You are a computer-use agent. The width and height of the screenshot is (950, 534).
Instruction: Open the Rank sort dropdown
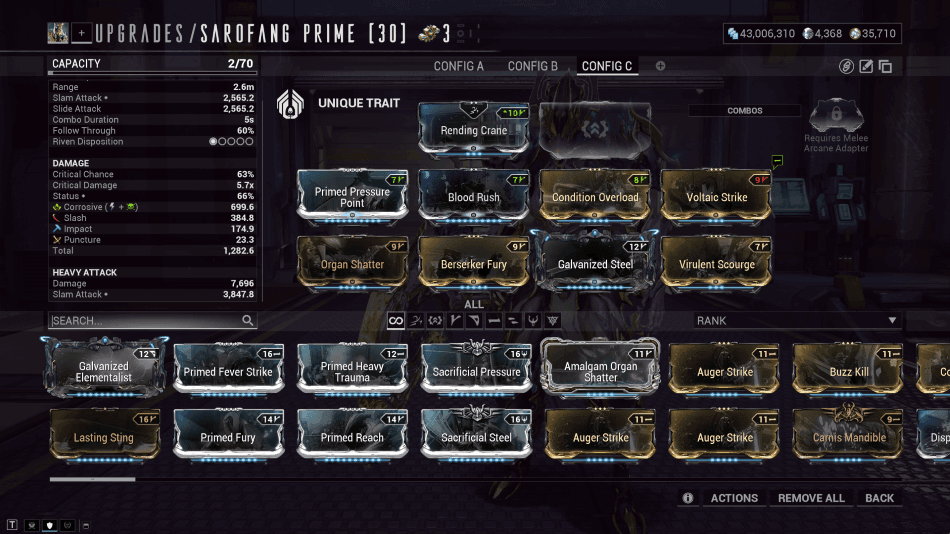click(x=797, y=321)
